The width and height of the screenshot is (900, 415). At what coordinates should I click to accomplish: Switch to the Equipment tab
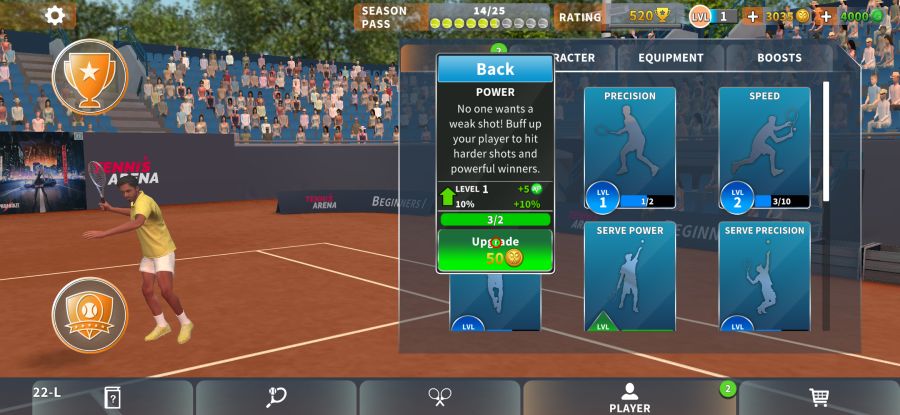coord(671,58)
